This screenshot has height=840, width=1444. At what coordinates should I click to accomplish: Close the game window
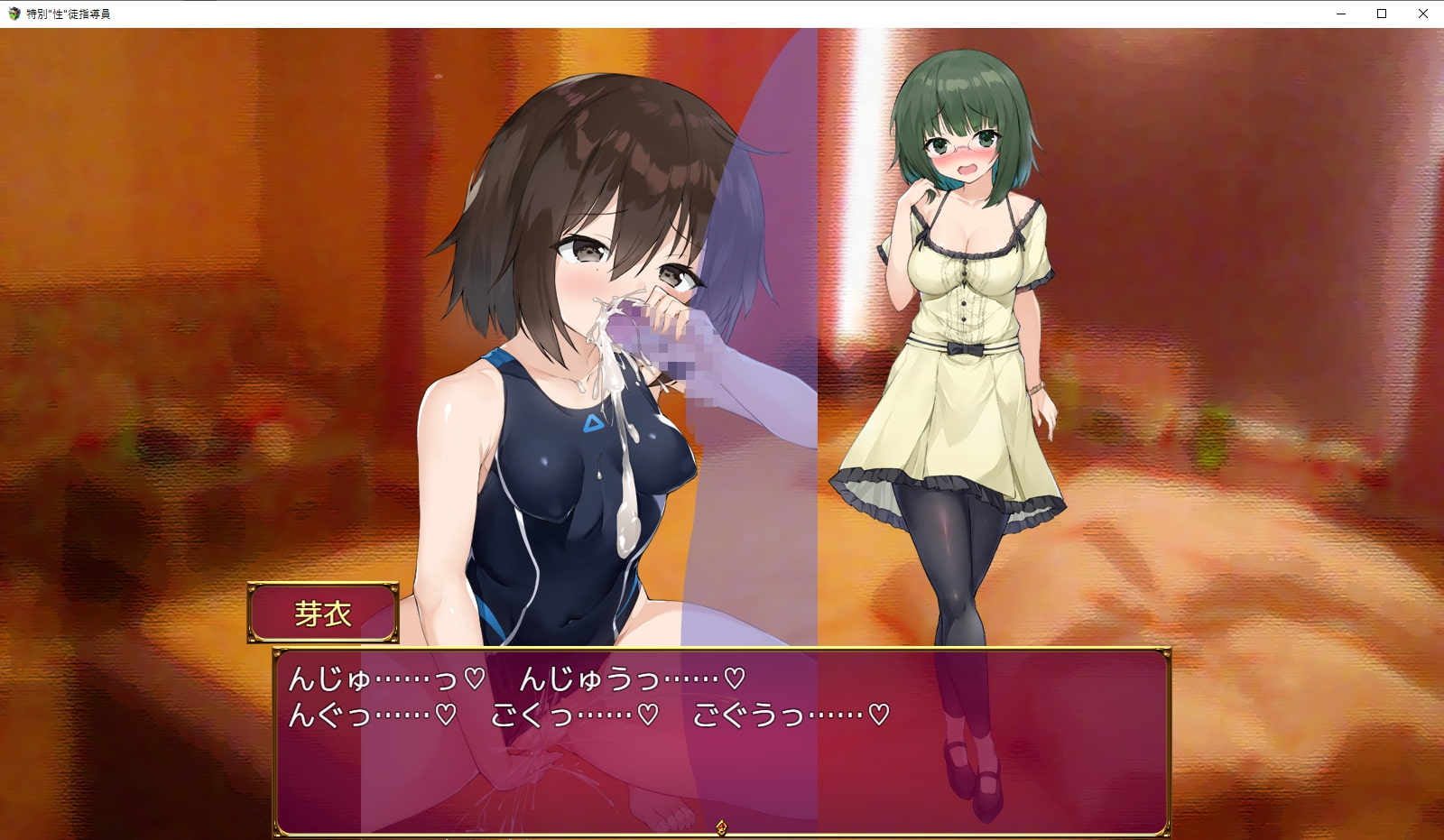coord(1423,14)
